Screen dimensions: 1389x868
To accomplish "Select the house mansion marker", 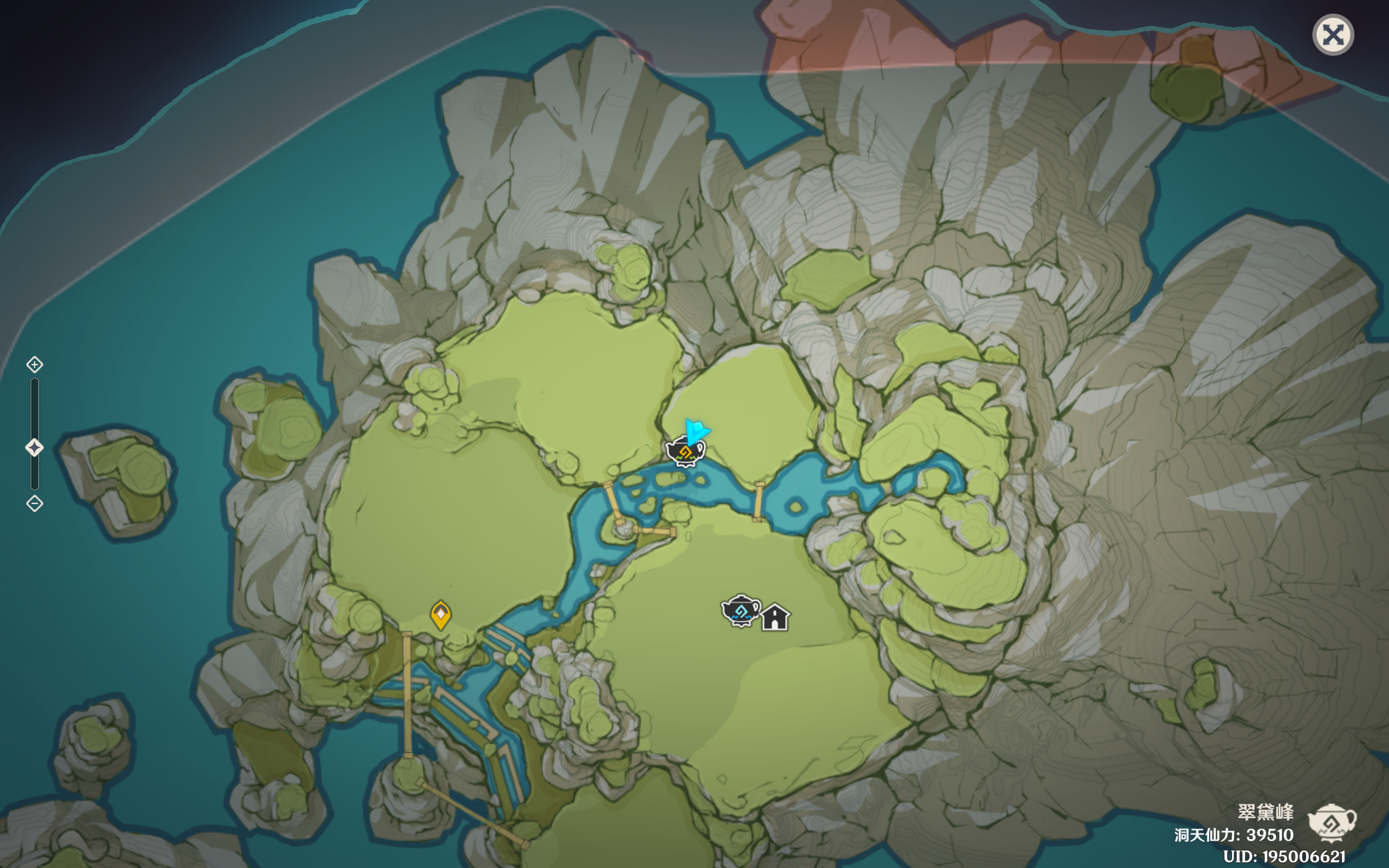I will tap(775, 618).
